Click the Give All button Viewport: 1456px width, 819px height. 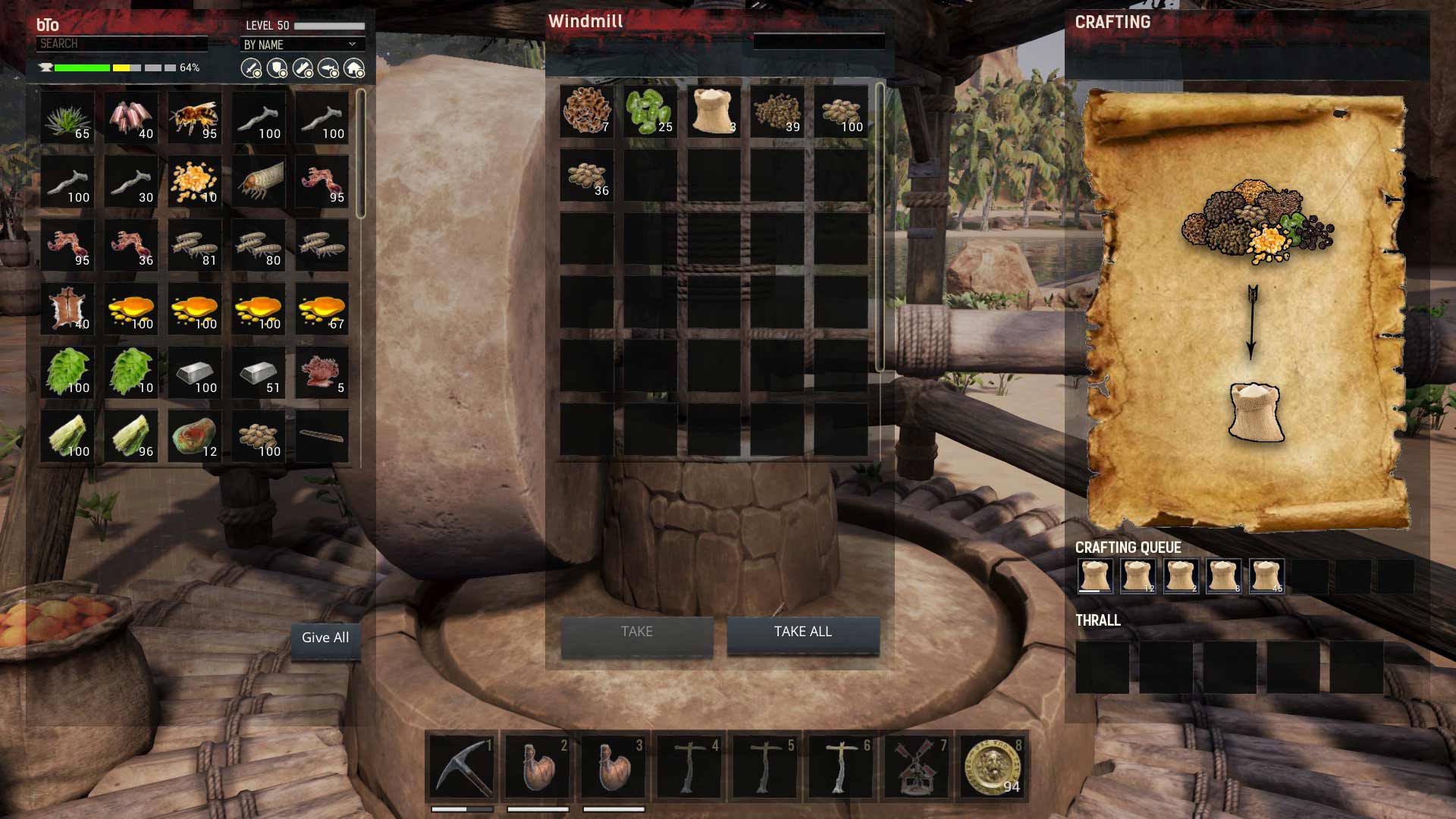pyautogui.click(x=325, y=639)
